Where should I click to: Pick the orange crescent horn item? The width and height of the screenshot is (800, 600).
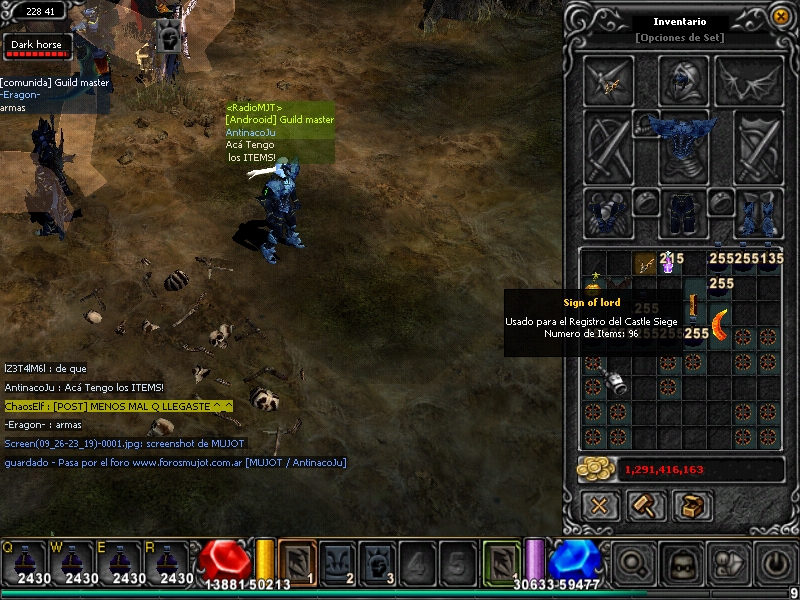click(718, 325)
